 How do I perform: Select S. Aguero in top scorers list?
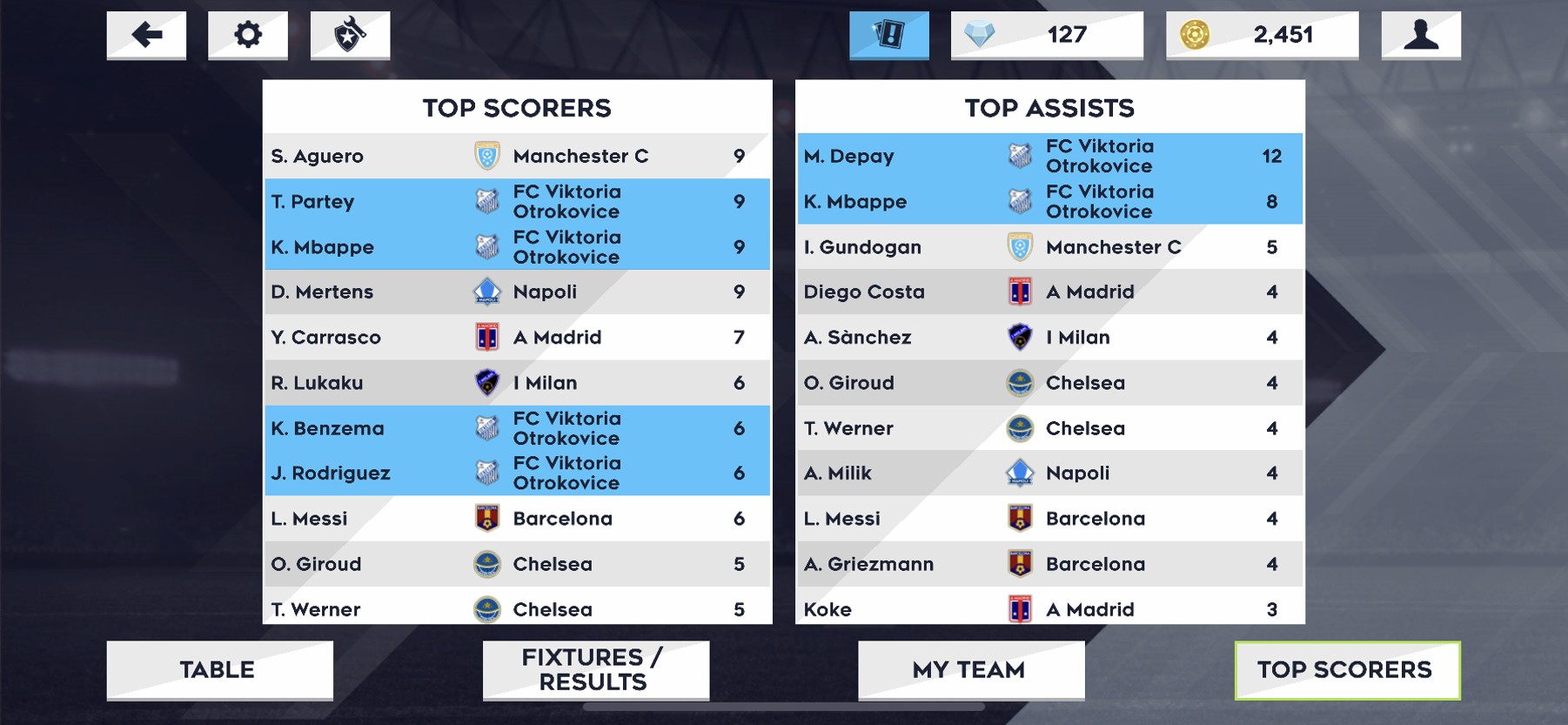[517, 156]
